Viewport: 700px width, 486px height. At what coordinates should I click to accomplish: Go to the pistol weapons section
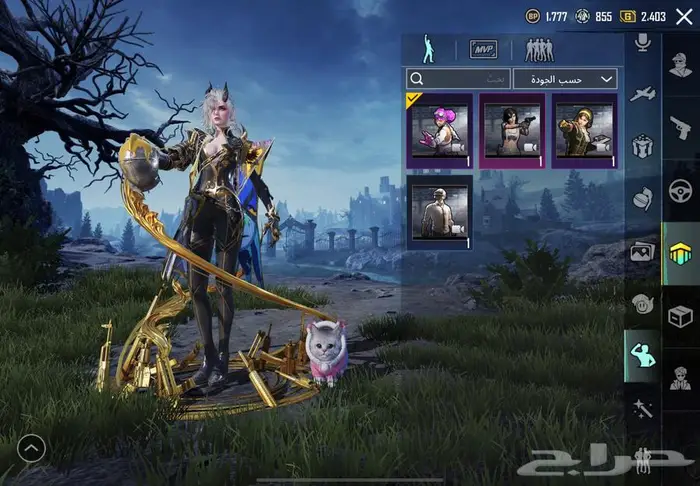681,126
